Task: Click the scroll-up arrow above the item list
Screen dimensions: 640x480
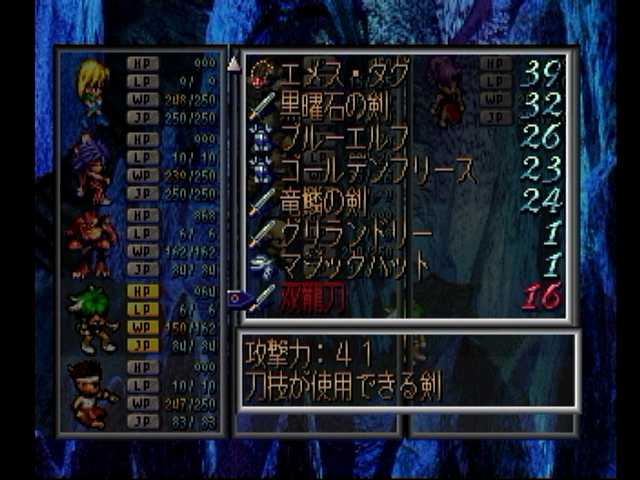Action: click(x=234, y=64)
